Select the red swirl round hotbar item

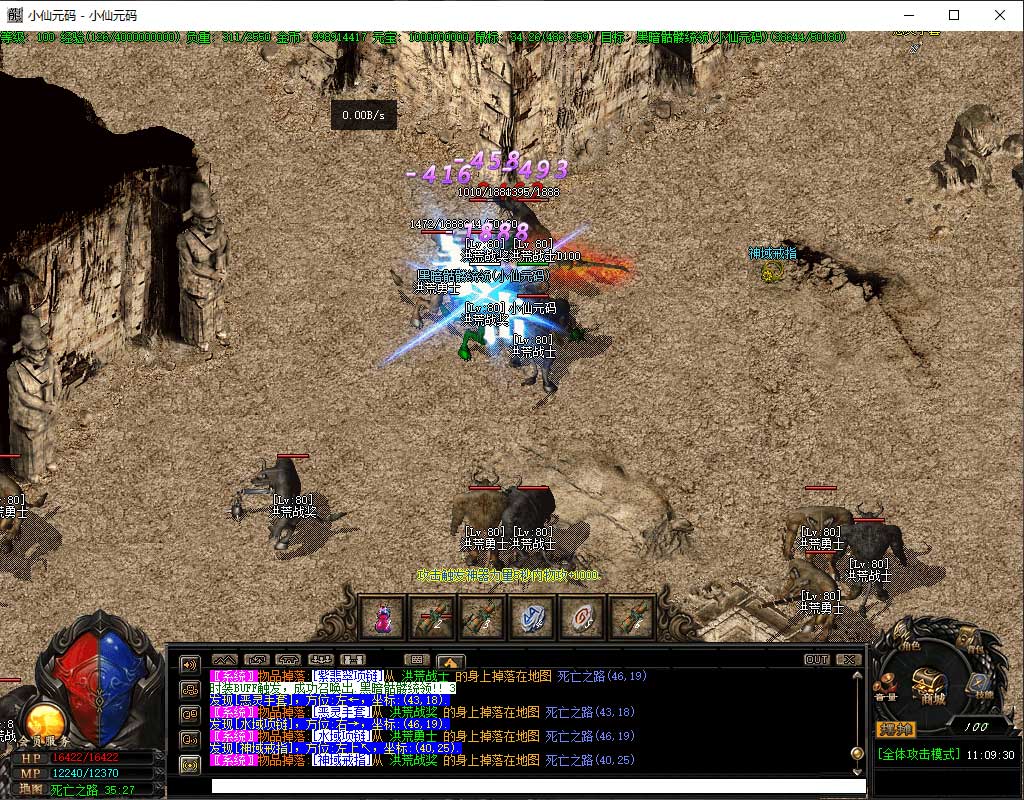click(582, 617)
